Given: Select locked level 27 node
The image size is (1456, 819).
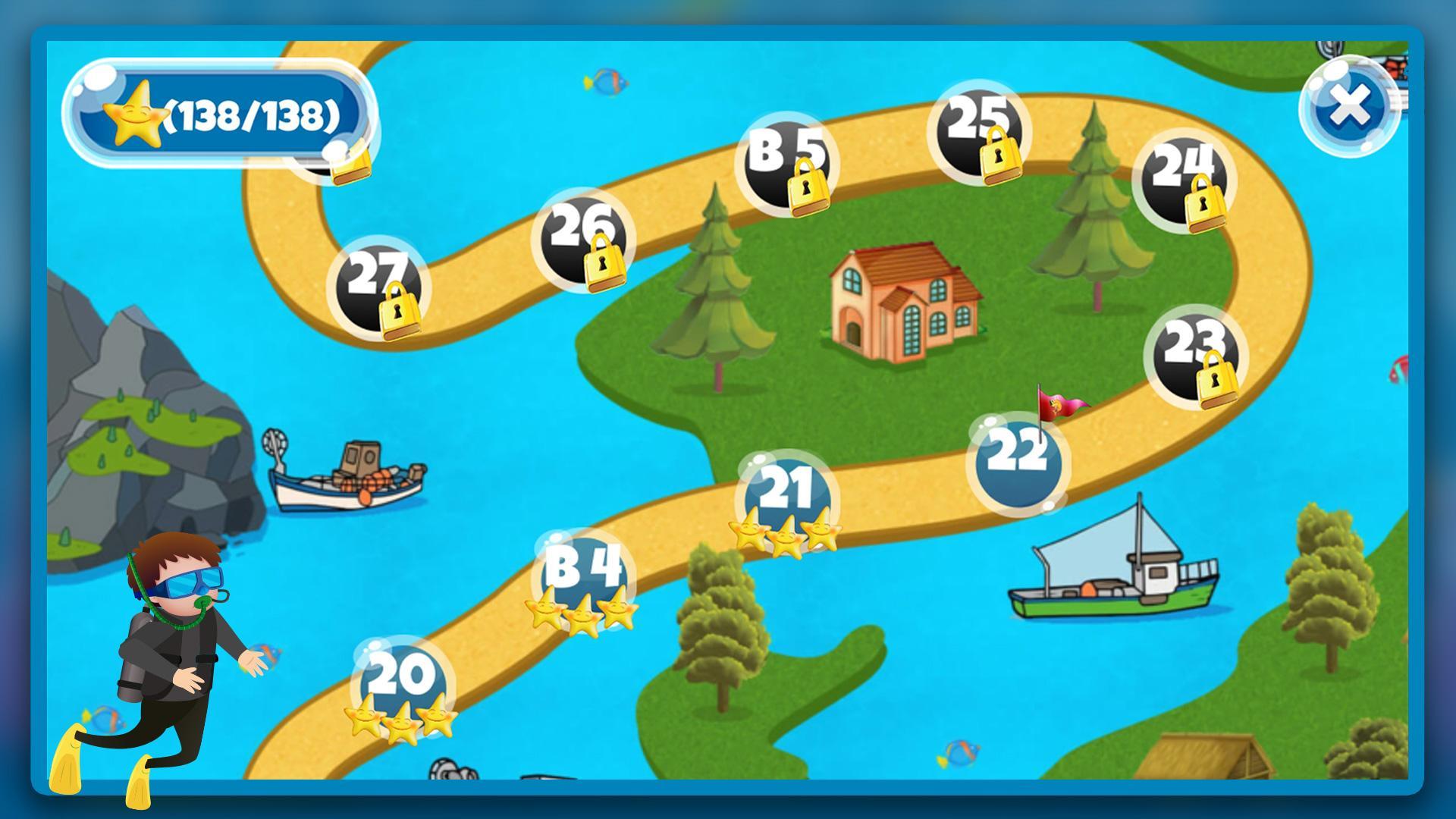Looking at the screenshot, I should 378,287.
